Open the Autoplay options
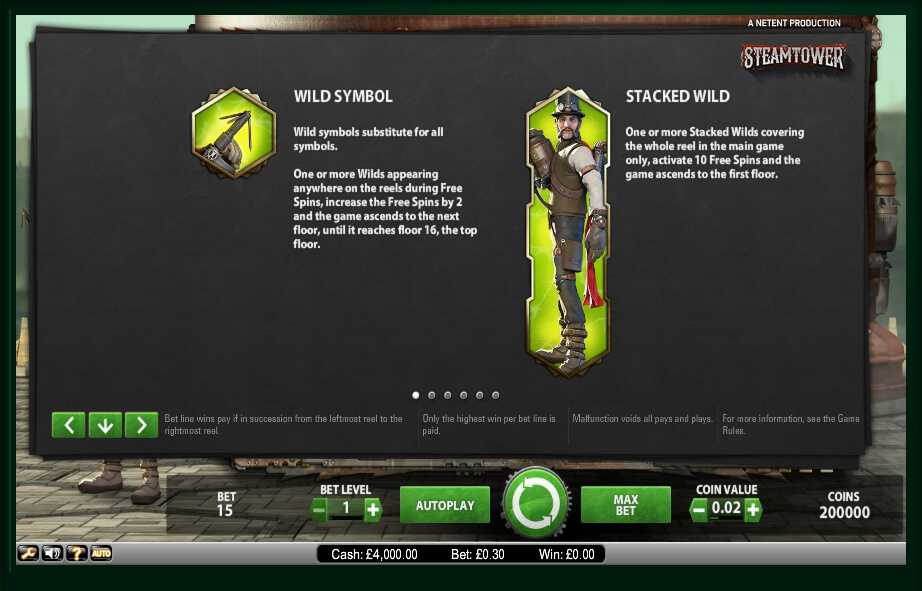Viewport: 922px width, 591px height. (x=445, y=505)
